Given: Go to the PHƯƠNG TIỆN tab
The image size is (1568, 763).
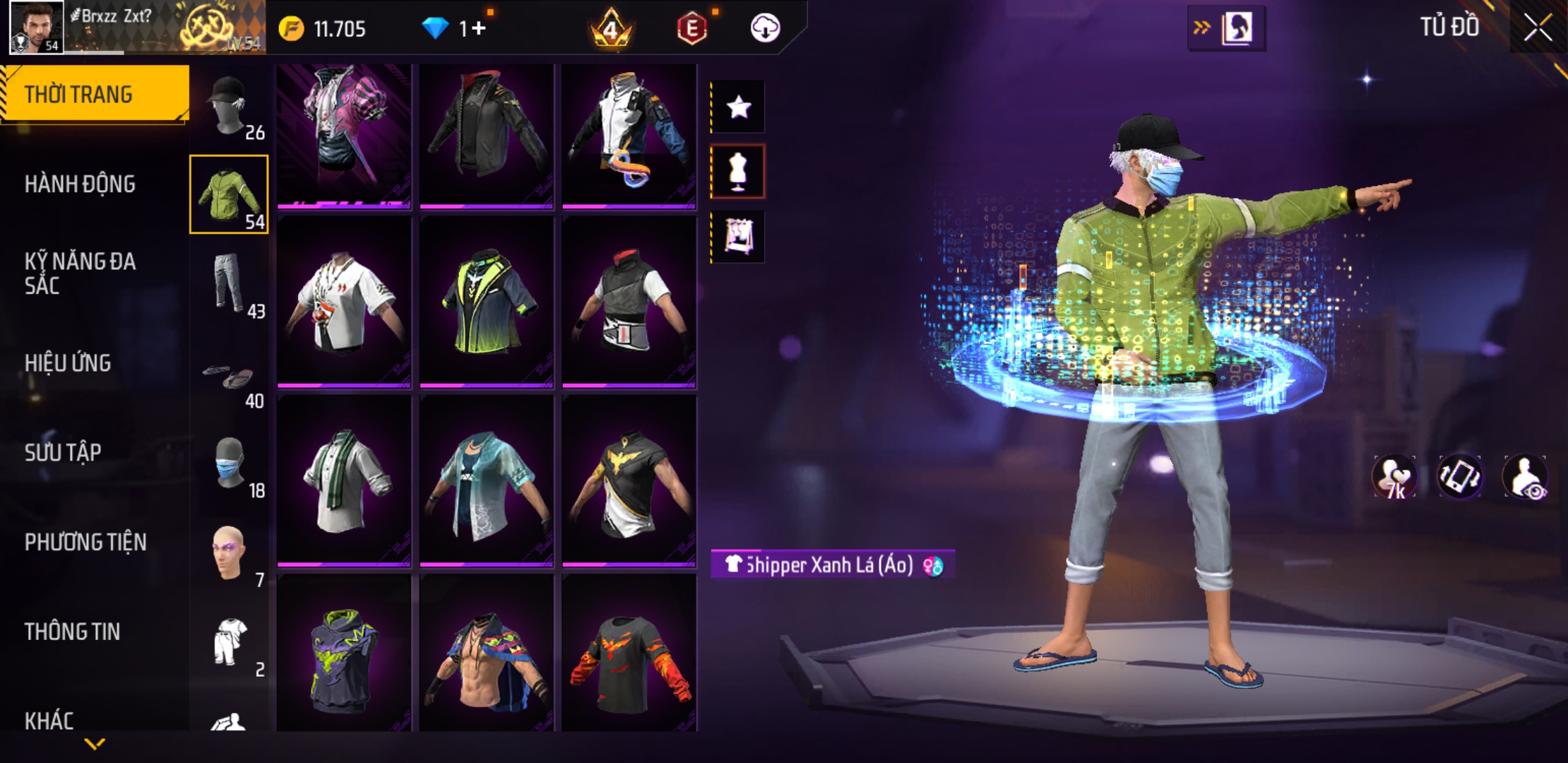Looking at the screenshot, I should click(x=85, y=542).
